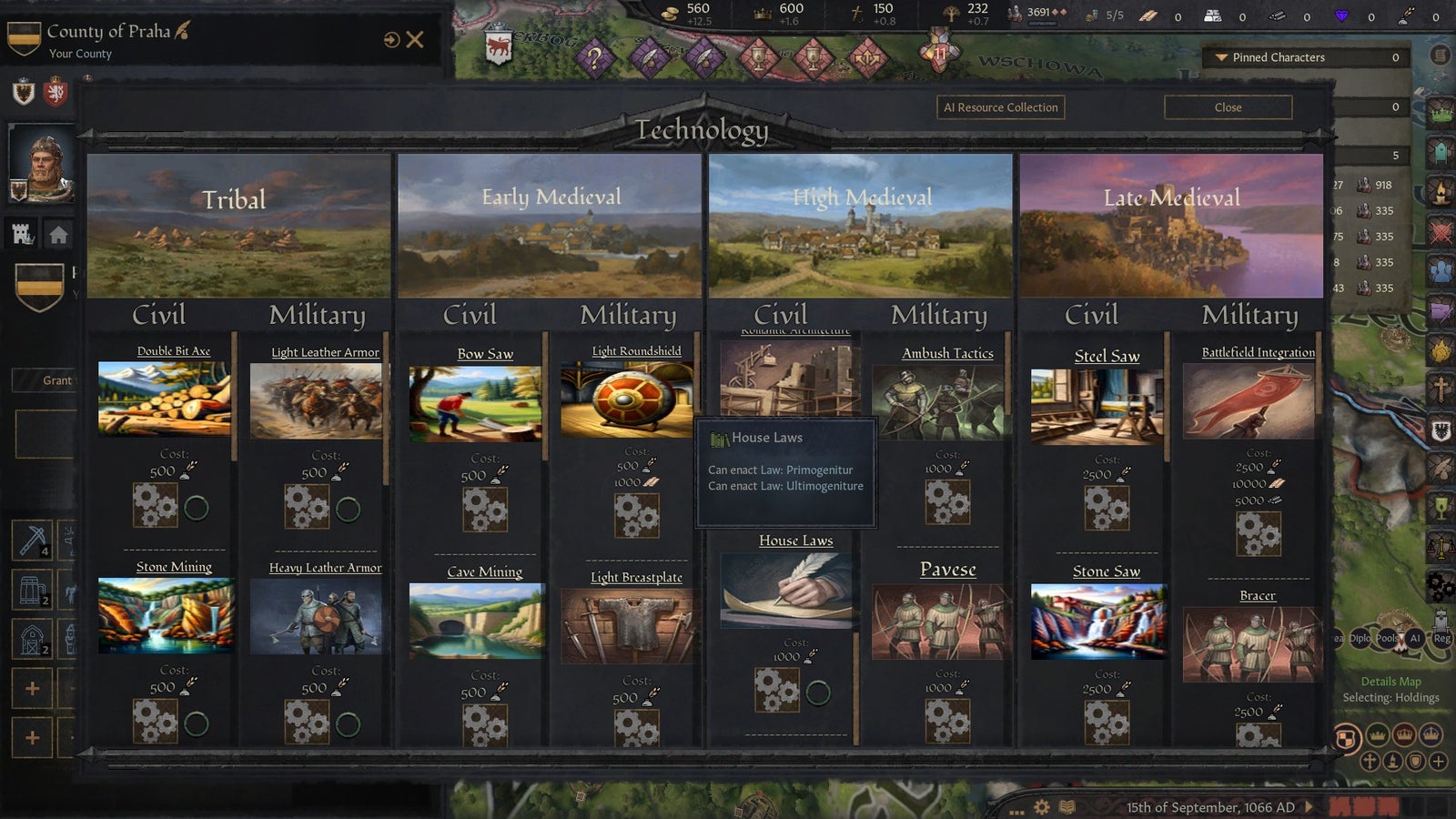Open the gear settings icon in the bottom bar
This screenshot has height=819, width=1456.
(1041, 806)
